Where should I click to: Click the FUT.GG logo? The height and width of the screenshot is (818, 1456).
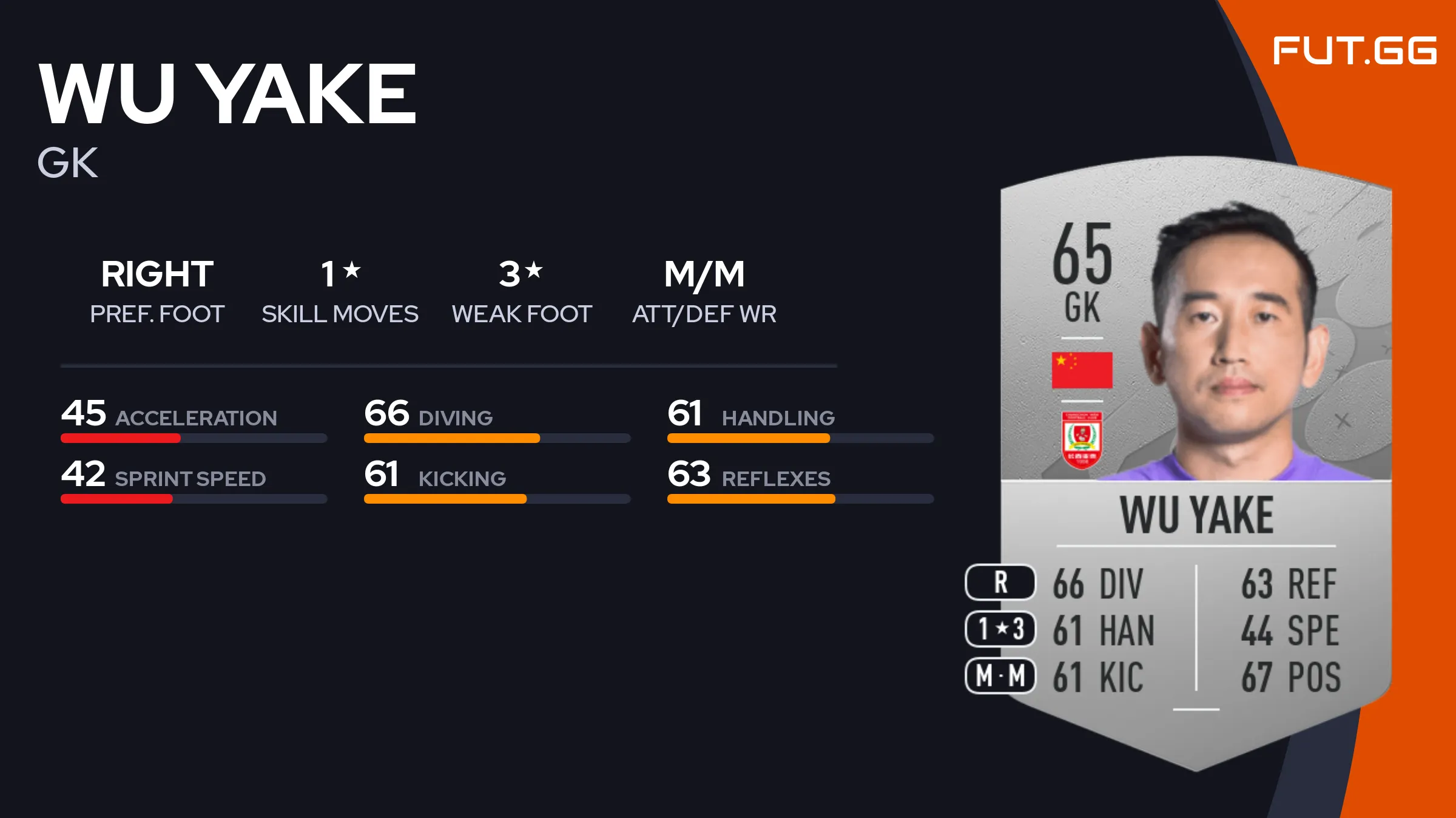pos(1354,51)
